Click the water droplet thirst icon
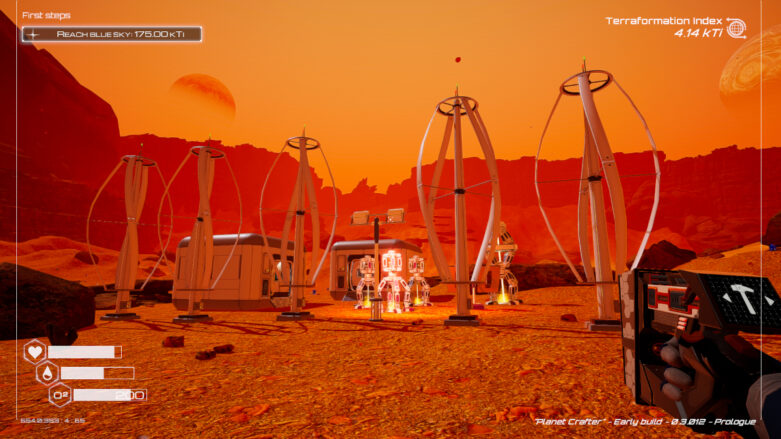 pyautogui.click(x=47, y=373)
